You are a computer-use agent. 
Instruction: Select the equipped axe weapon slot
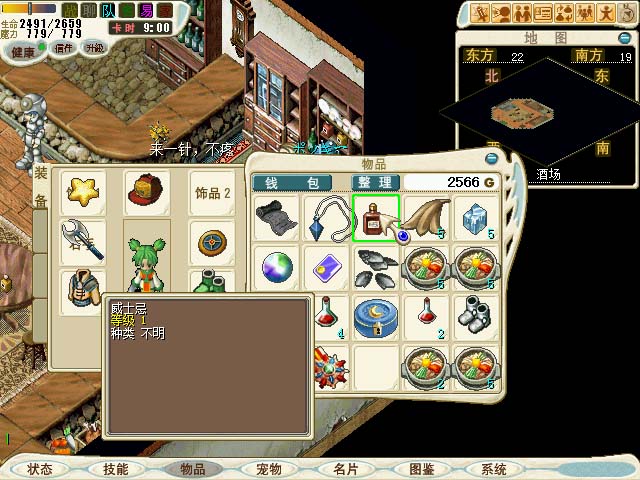pos(86,240)
